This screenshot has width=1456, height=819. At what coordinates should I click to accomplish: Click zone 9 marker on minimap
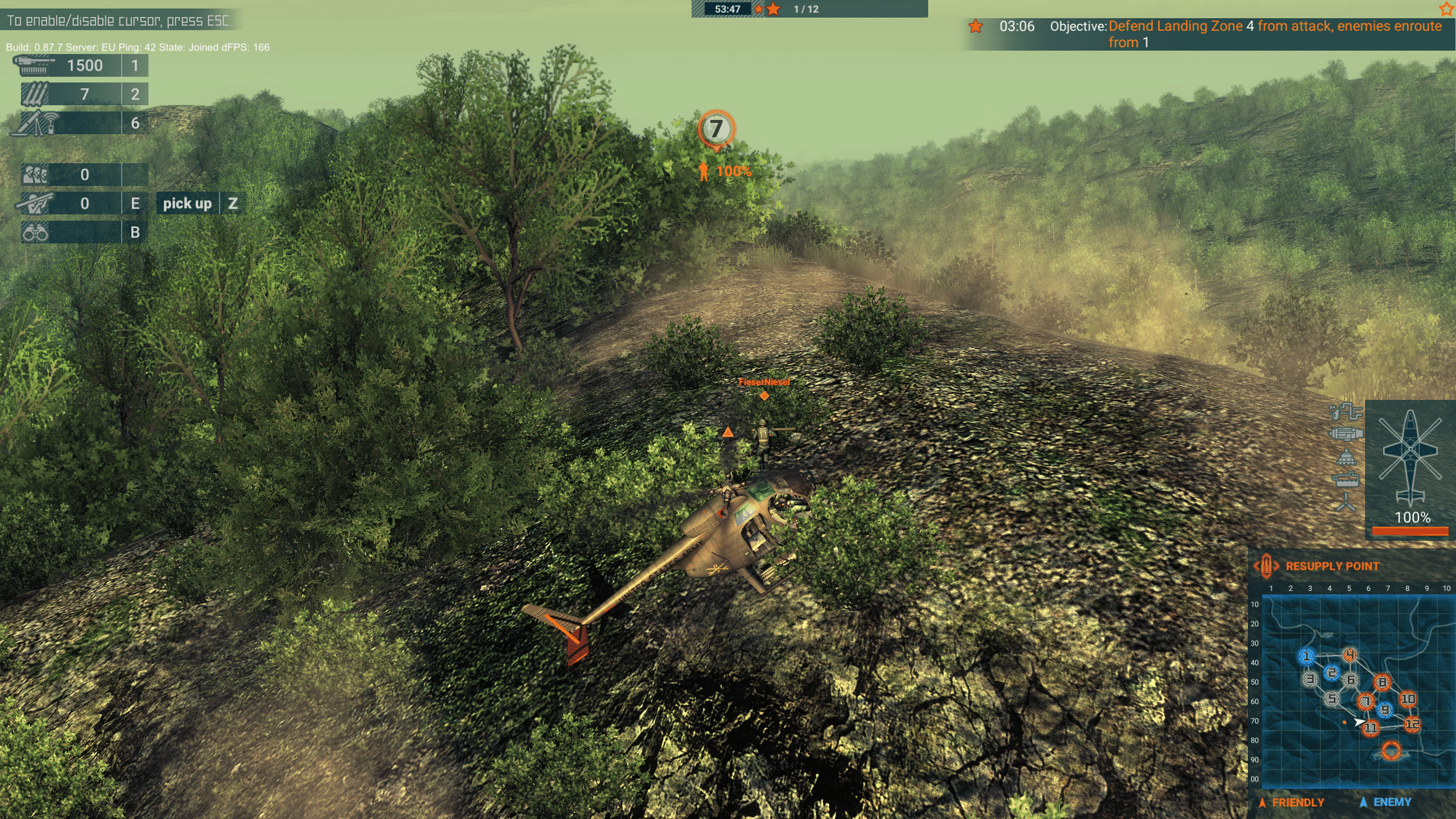pos(1385,710)
